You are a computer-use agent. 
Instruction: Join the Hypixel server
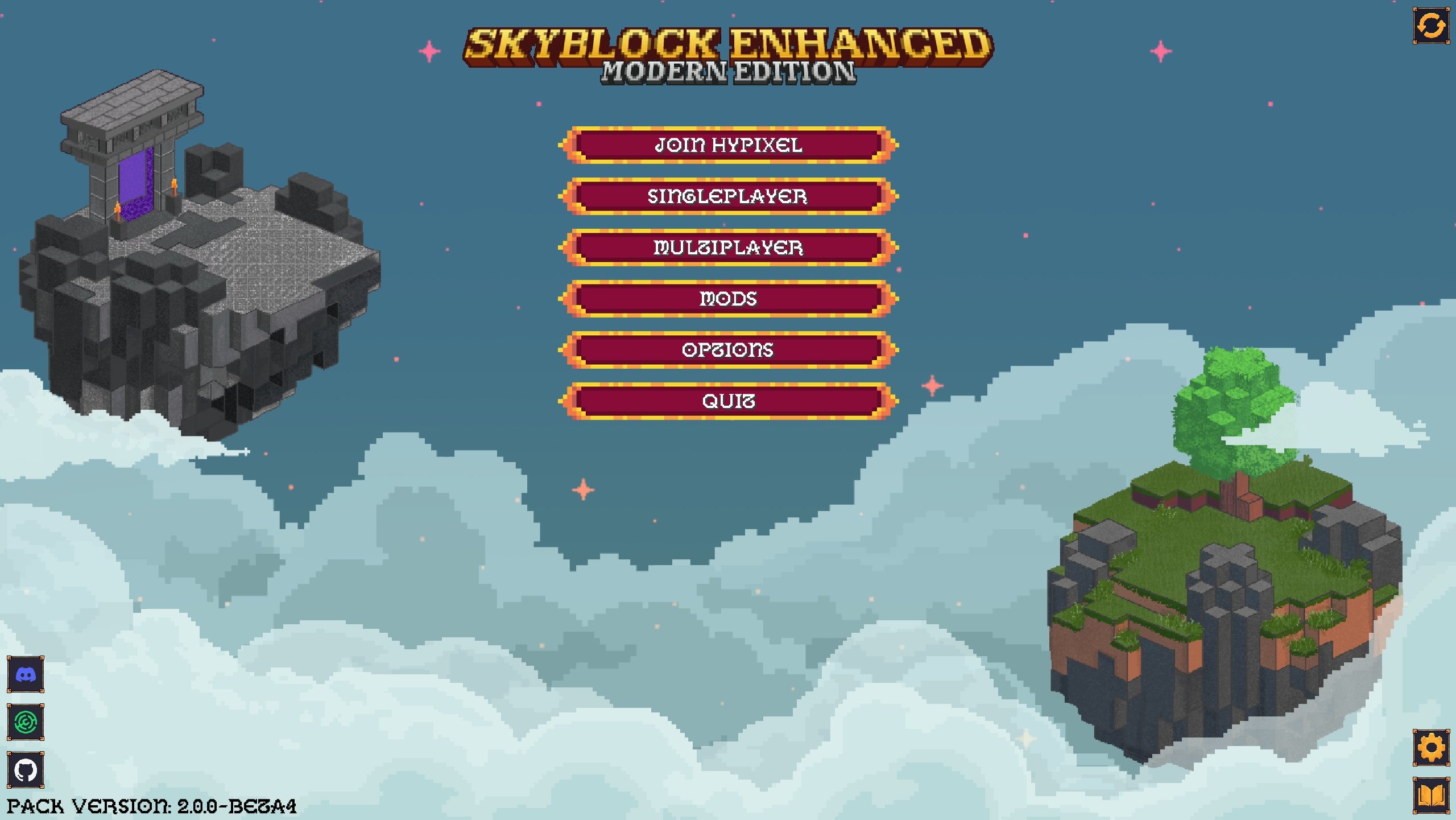(x=728, y=145)
